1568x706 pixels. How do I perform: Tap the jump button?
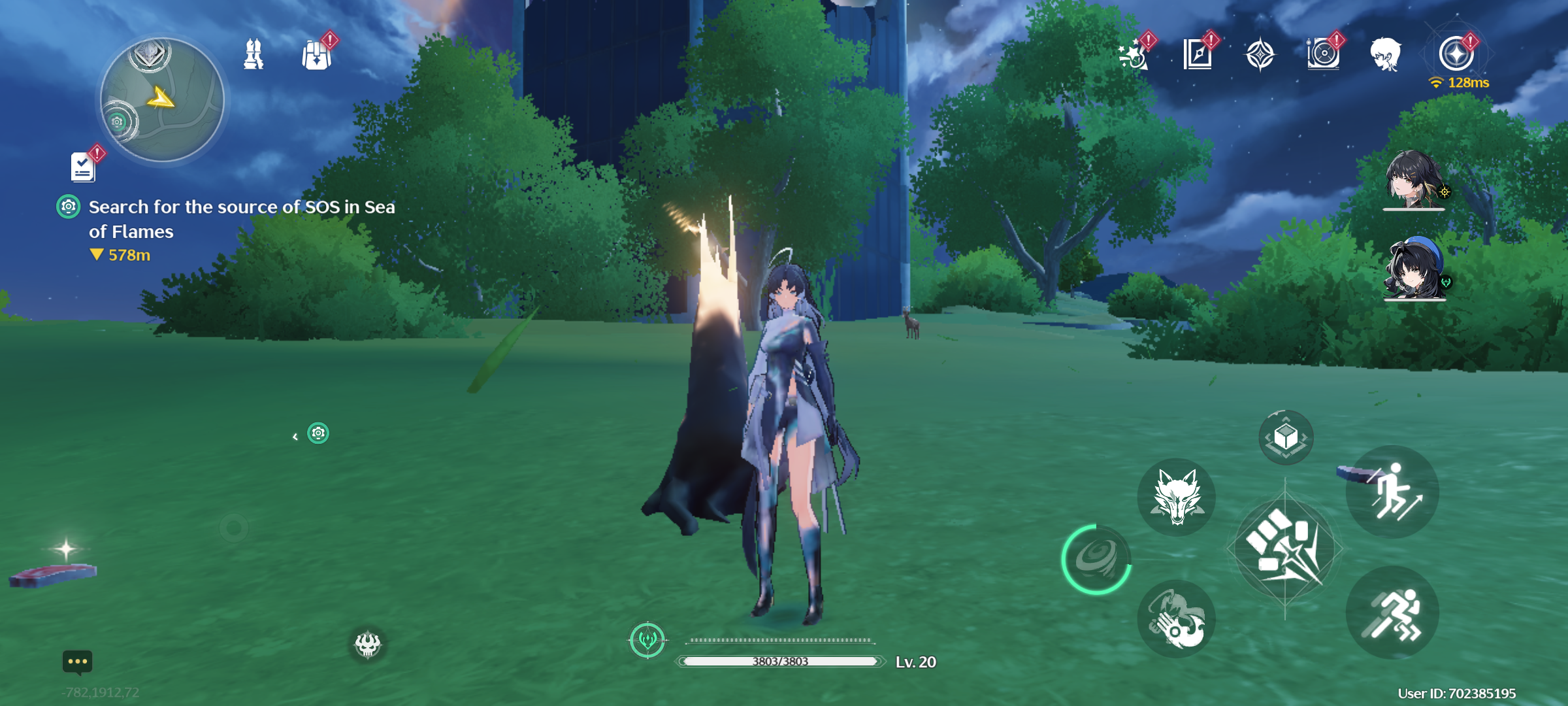pos(1392,492)
